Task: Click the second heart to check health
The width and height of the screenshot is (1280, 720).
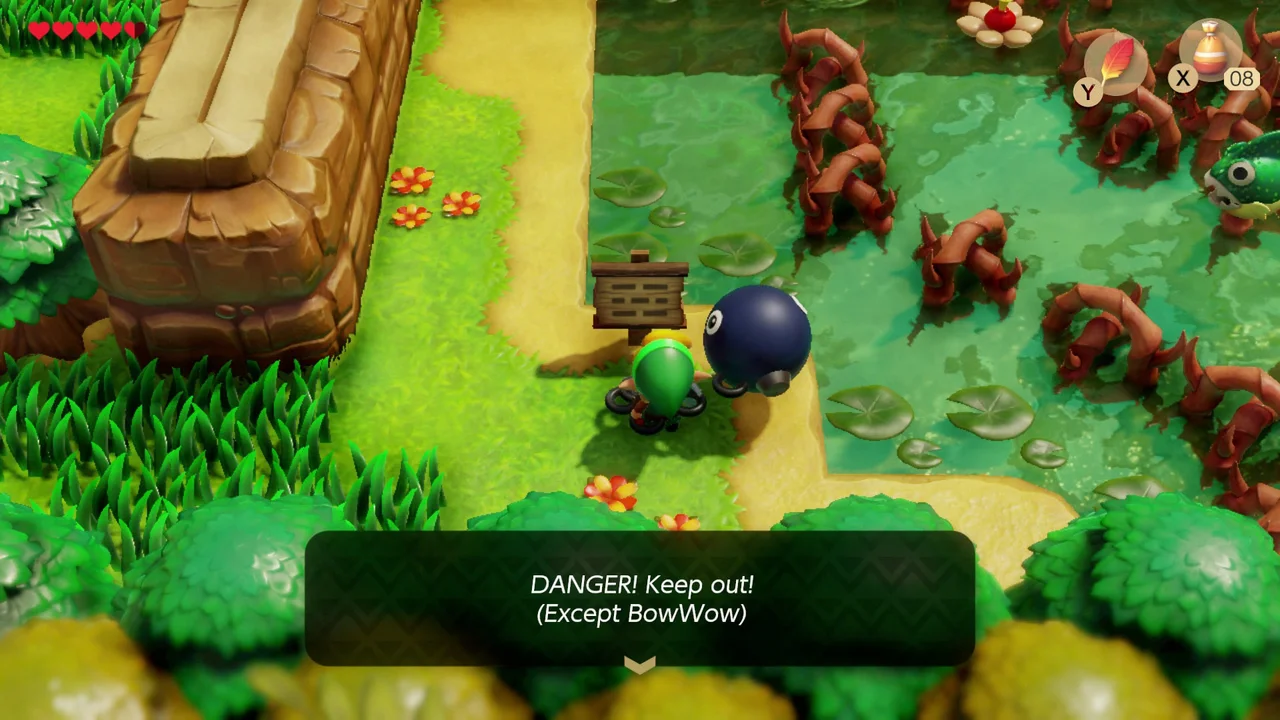Action: coord(61,30)
